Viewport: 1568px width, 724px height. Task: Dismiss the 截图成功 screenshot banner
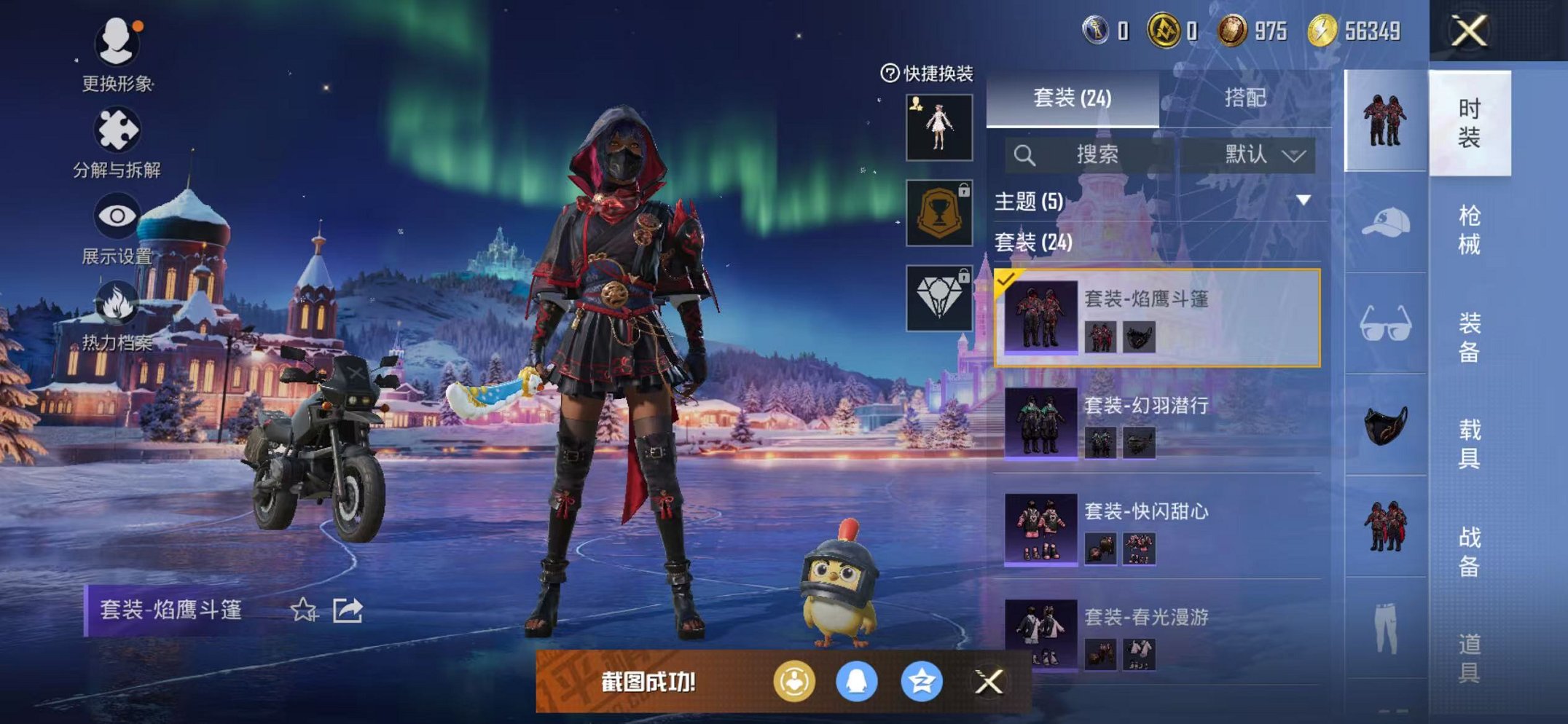pyautogui.click(x=989, y=682)
